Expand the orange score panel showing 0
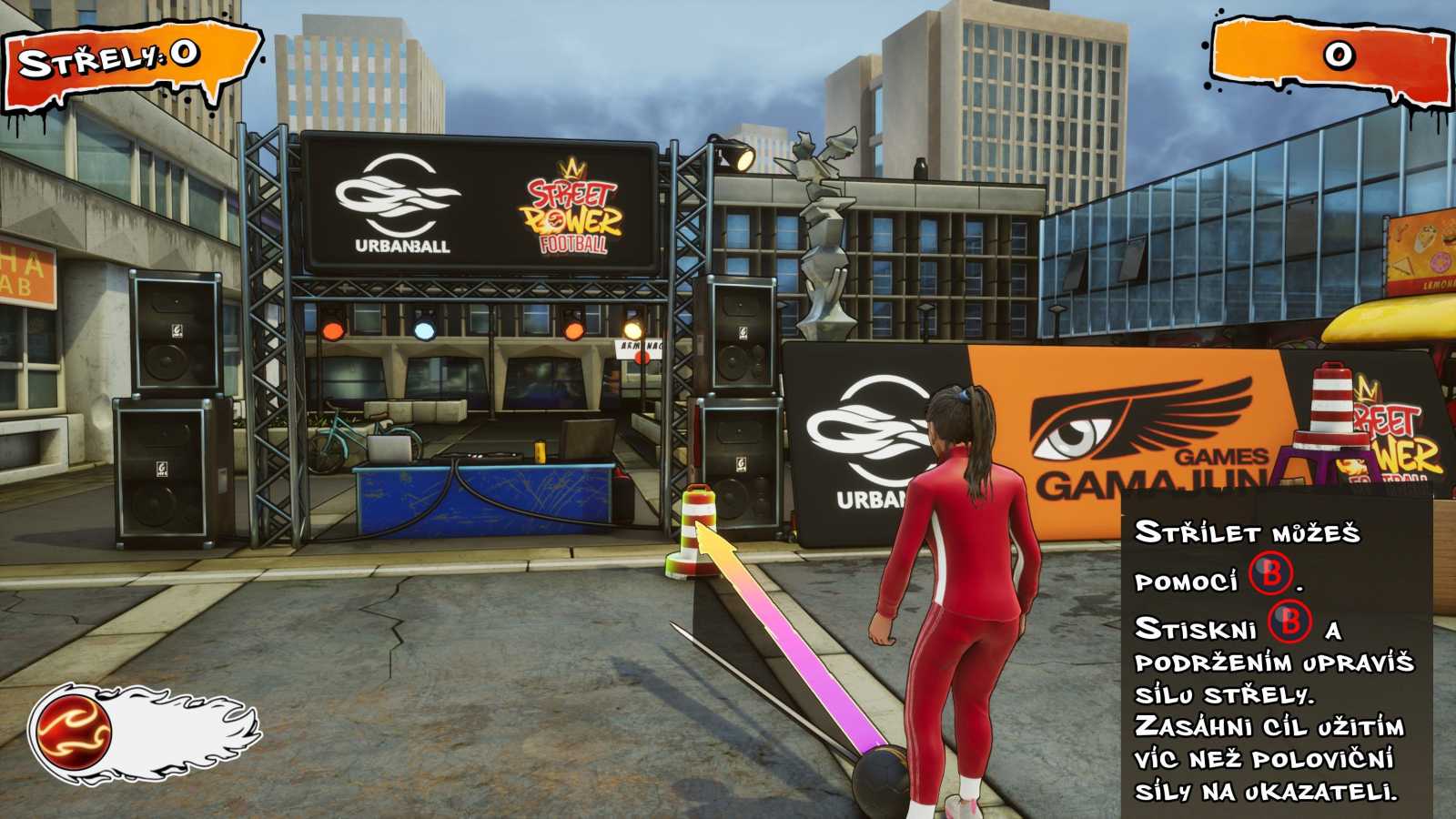 1335,56
